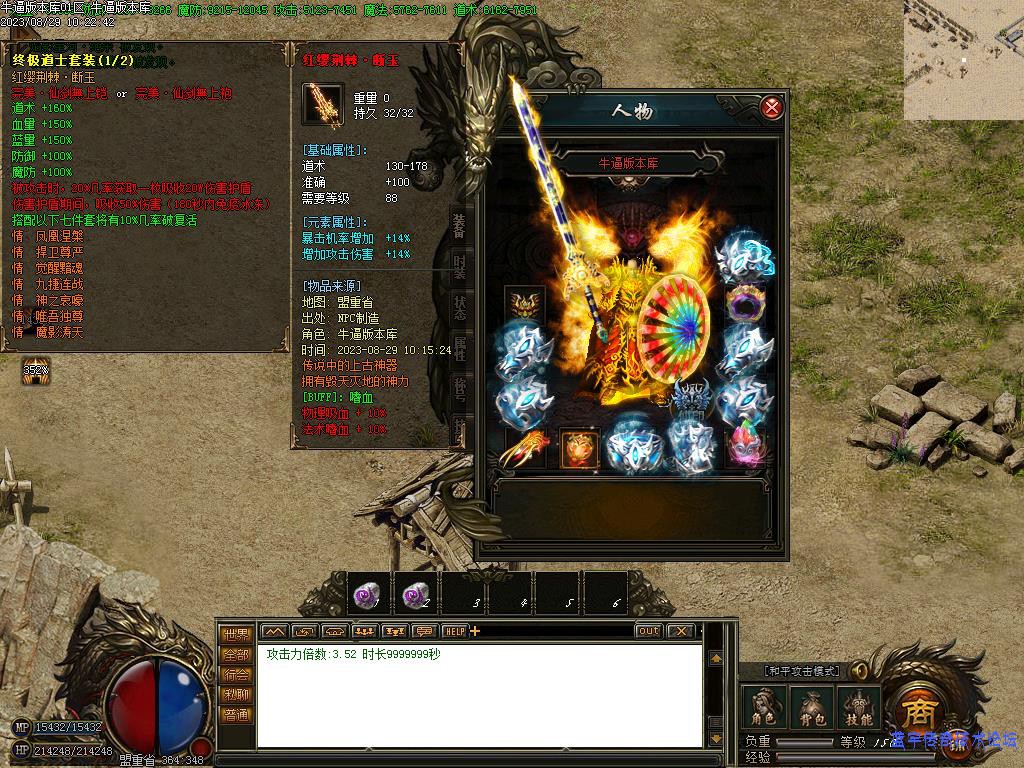
Task: Open the 称号 titles tab
Action: pyautogui.click(x=459, y=390)
